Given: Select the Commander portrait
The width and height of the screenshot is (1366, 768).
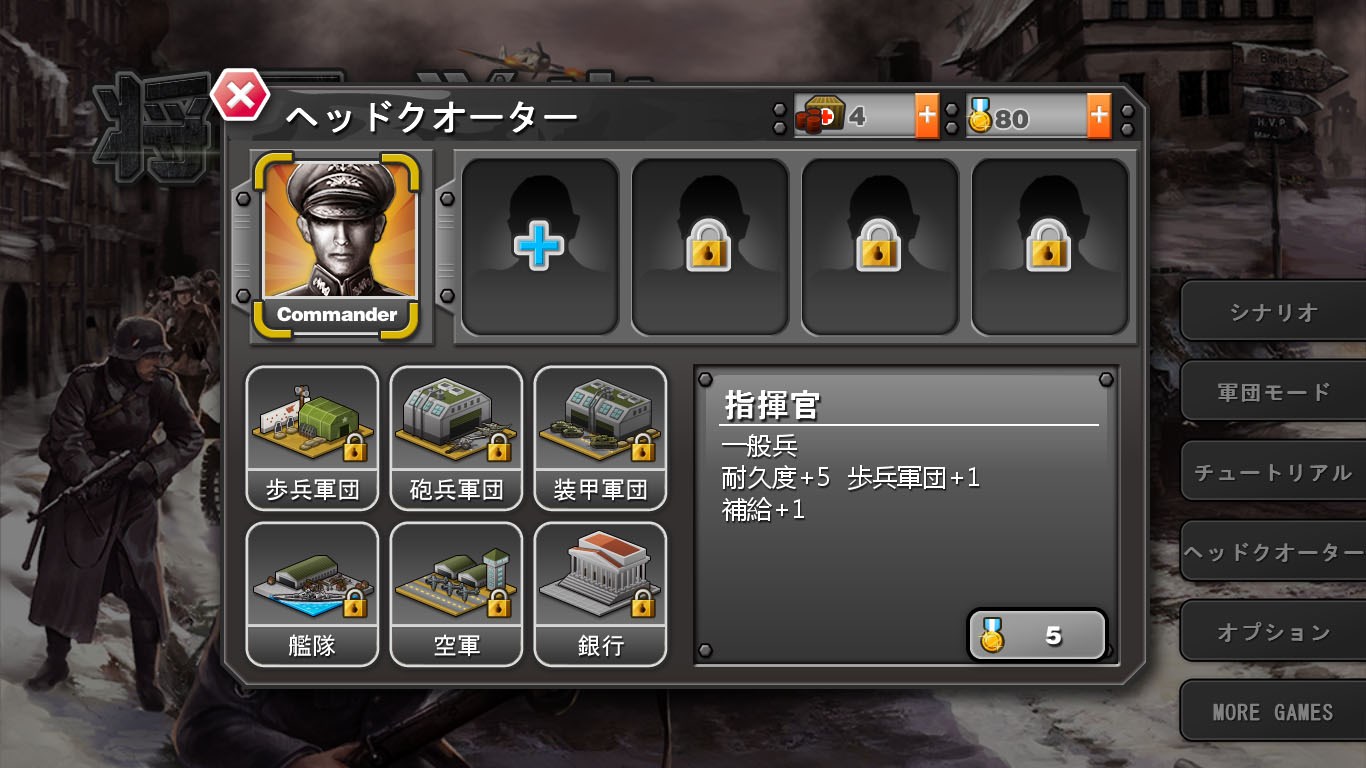Looking at the screenshot, I should [340, 235].
